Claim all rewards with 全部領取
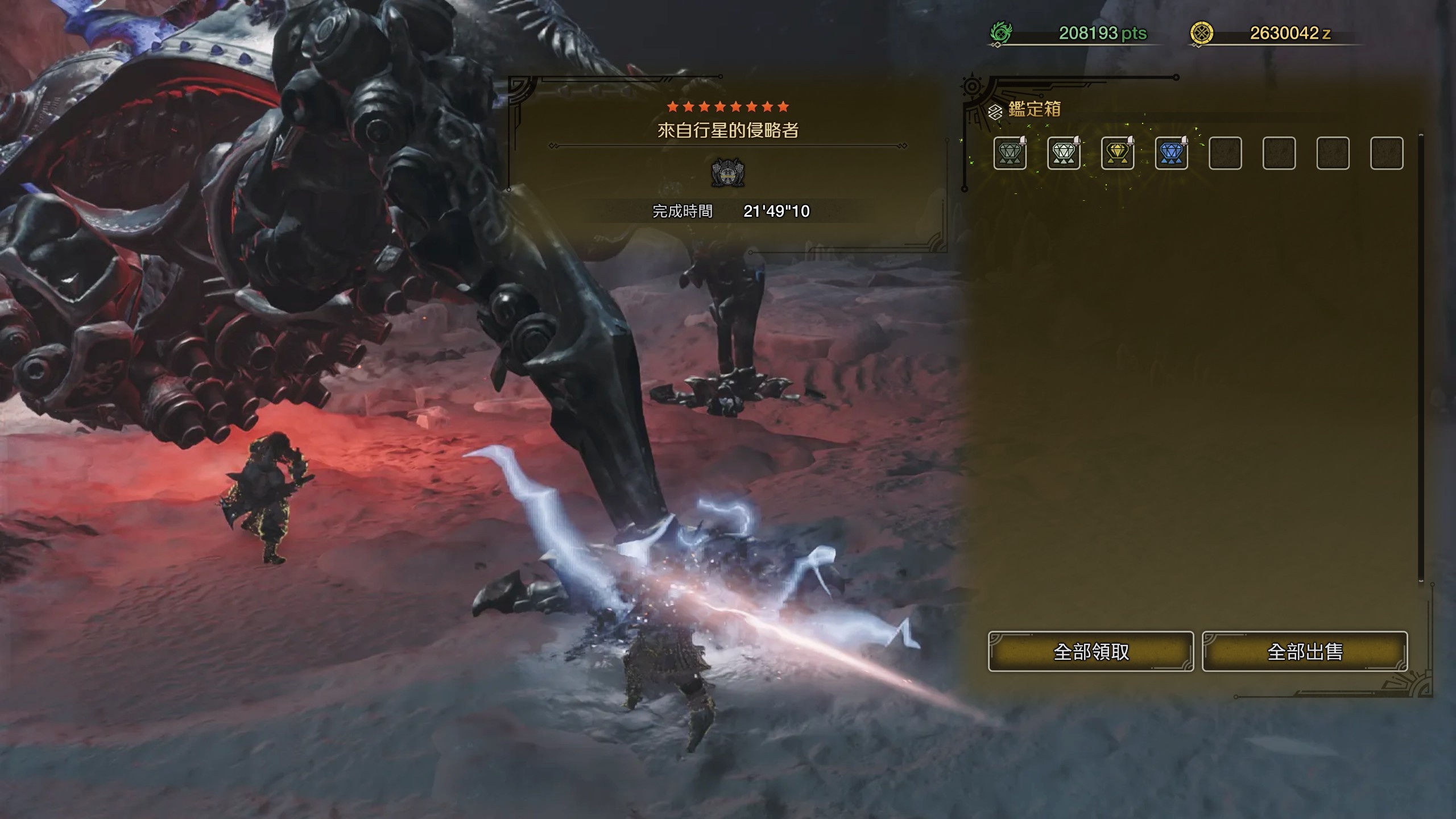This screenshot has height=819, width=1456. click(1090, 651)
